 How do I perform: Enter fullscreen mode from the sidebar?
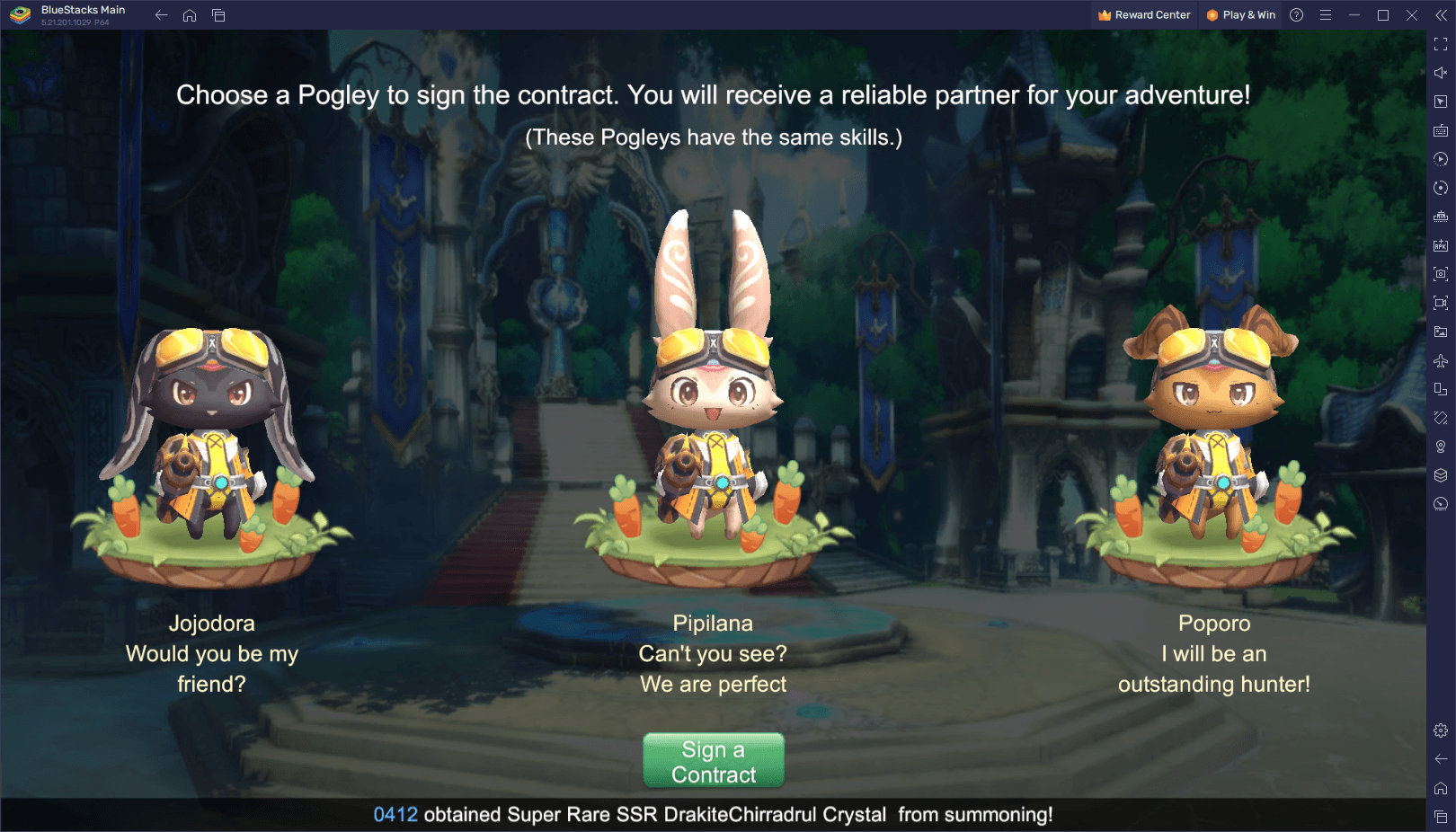click(x=1440, y=42)
